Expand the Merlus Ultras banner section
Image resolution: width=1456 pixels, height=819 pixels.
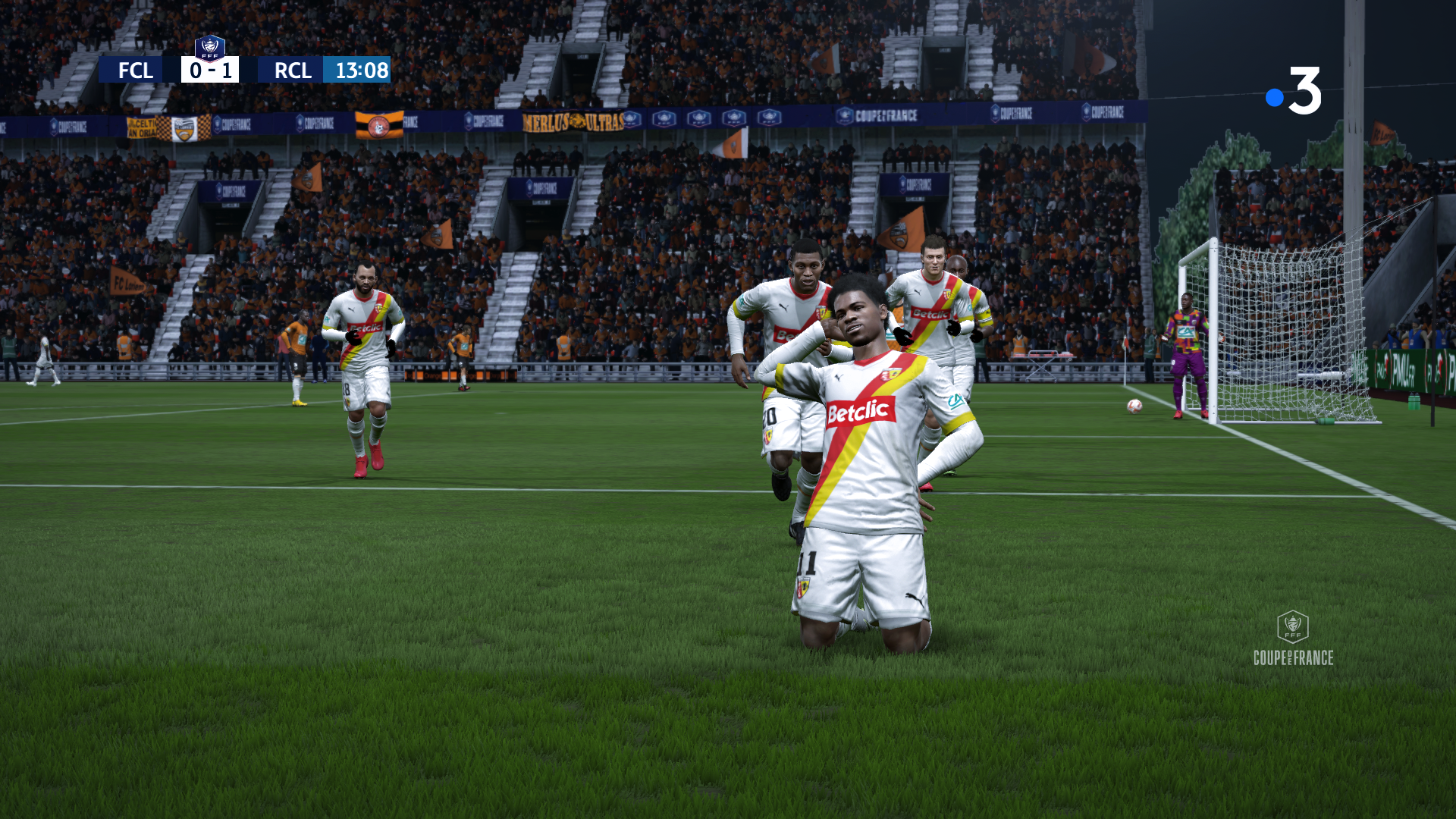point(574,121)
